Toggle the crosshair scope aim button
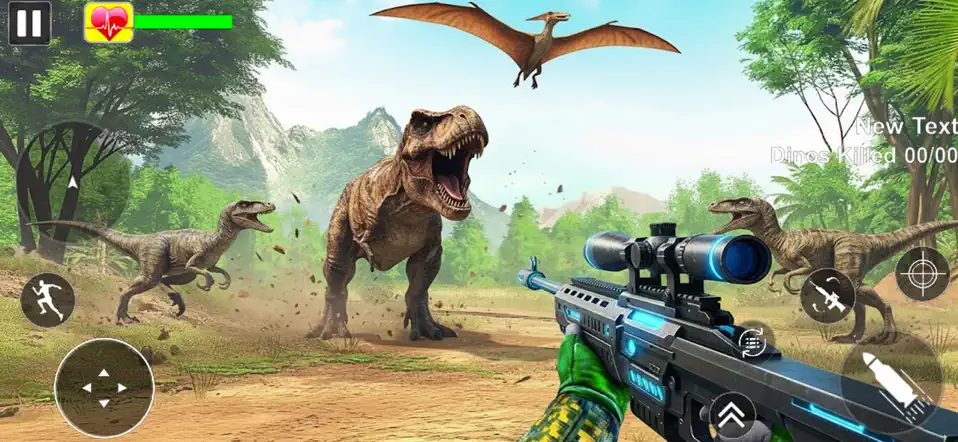The height and width of the screenshot is (442, 958). pos(922,274)
